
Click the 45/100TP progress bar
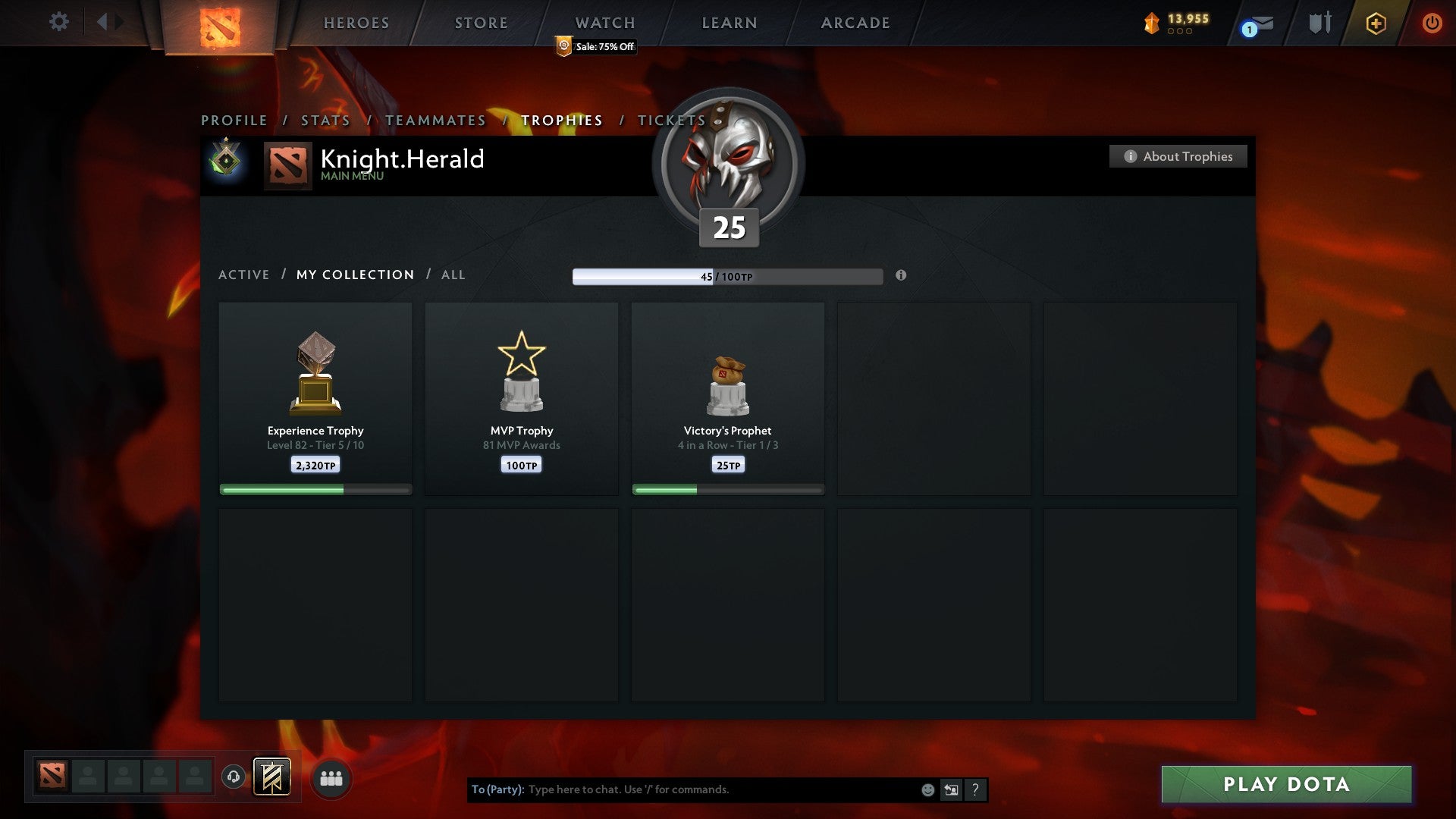727,276
